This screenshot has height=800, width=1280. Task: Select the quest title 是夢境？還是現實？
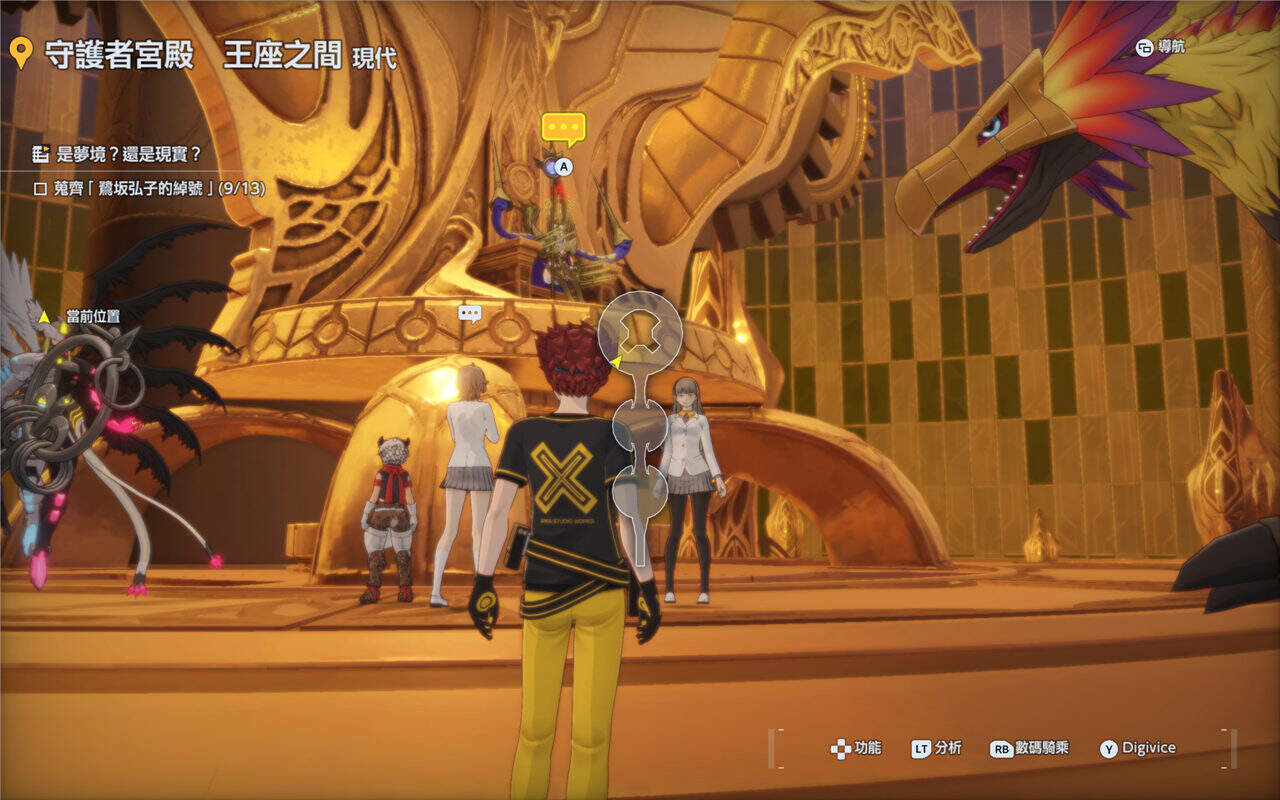click(129, 154)
